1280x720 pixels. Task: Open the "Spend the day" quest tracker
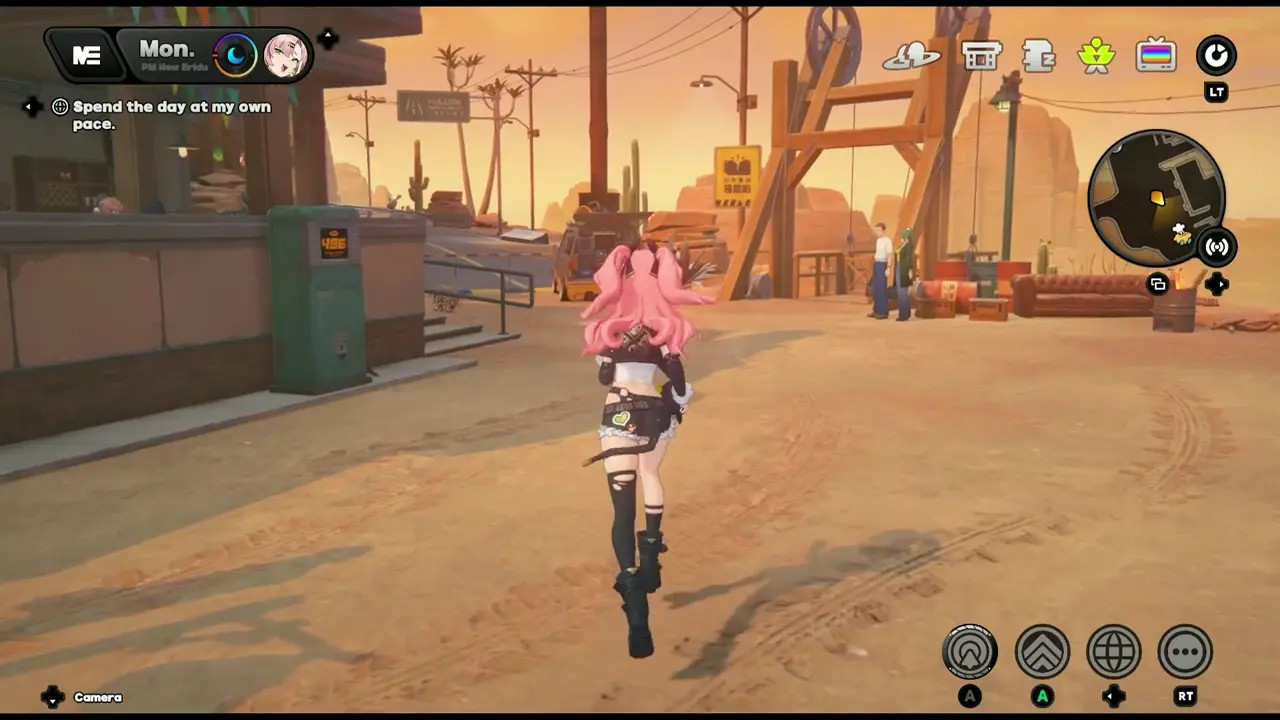(x=170, y=115)
